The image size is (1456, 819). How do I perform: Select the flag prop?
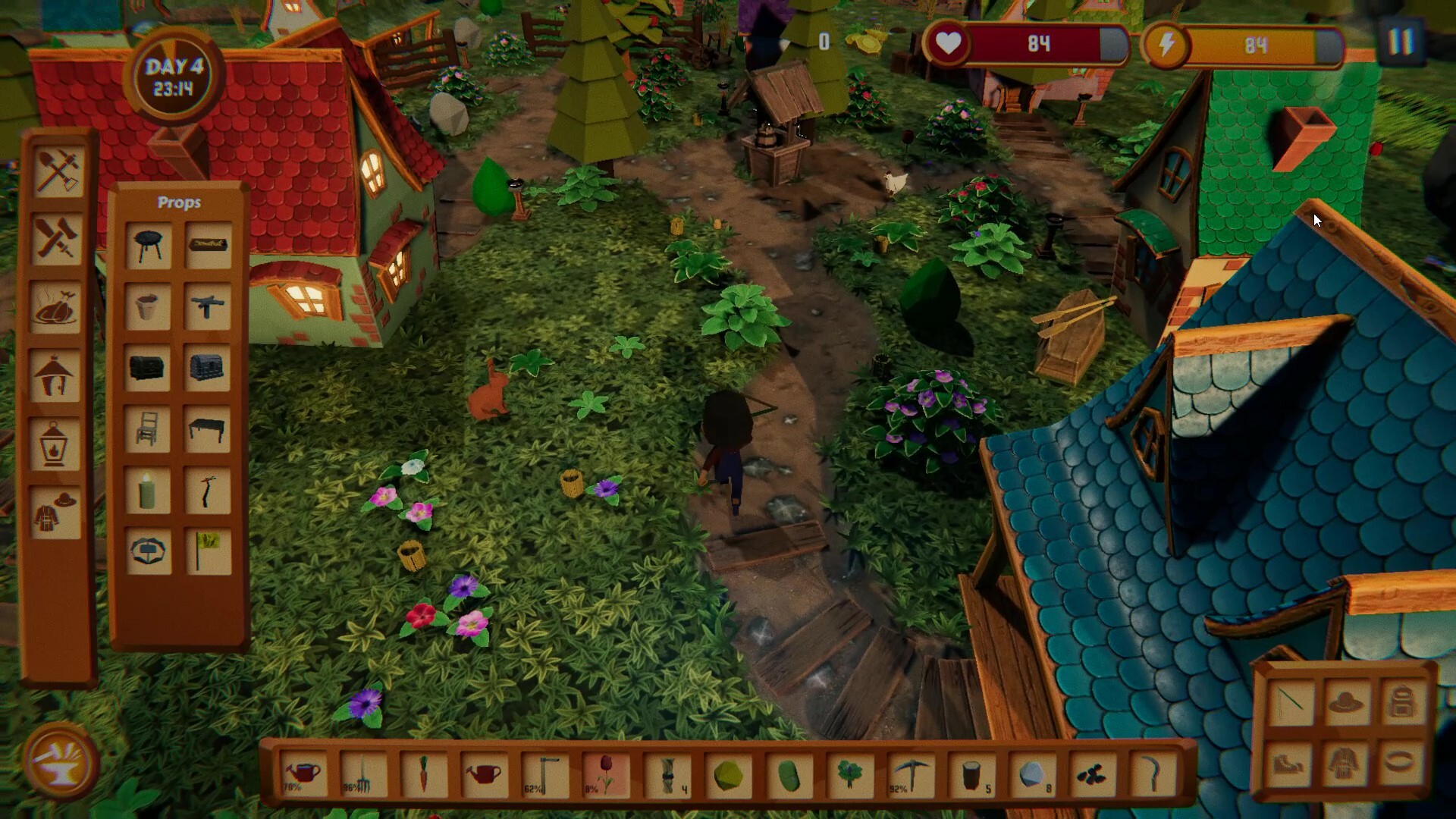(x=208, y=551)
